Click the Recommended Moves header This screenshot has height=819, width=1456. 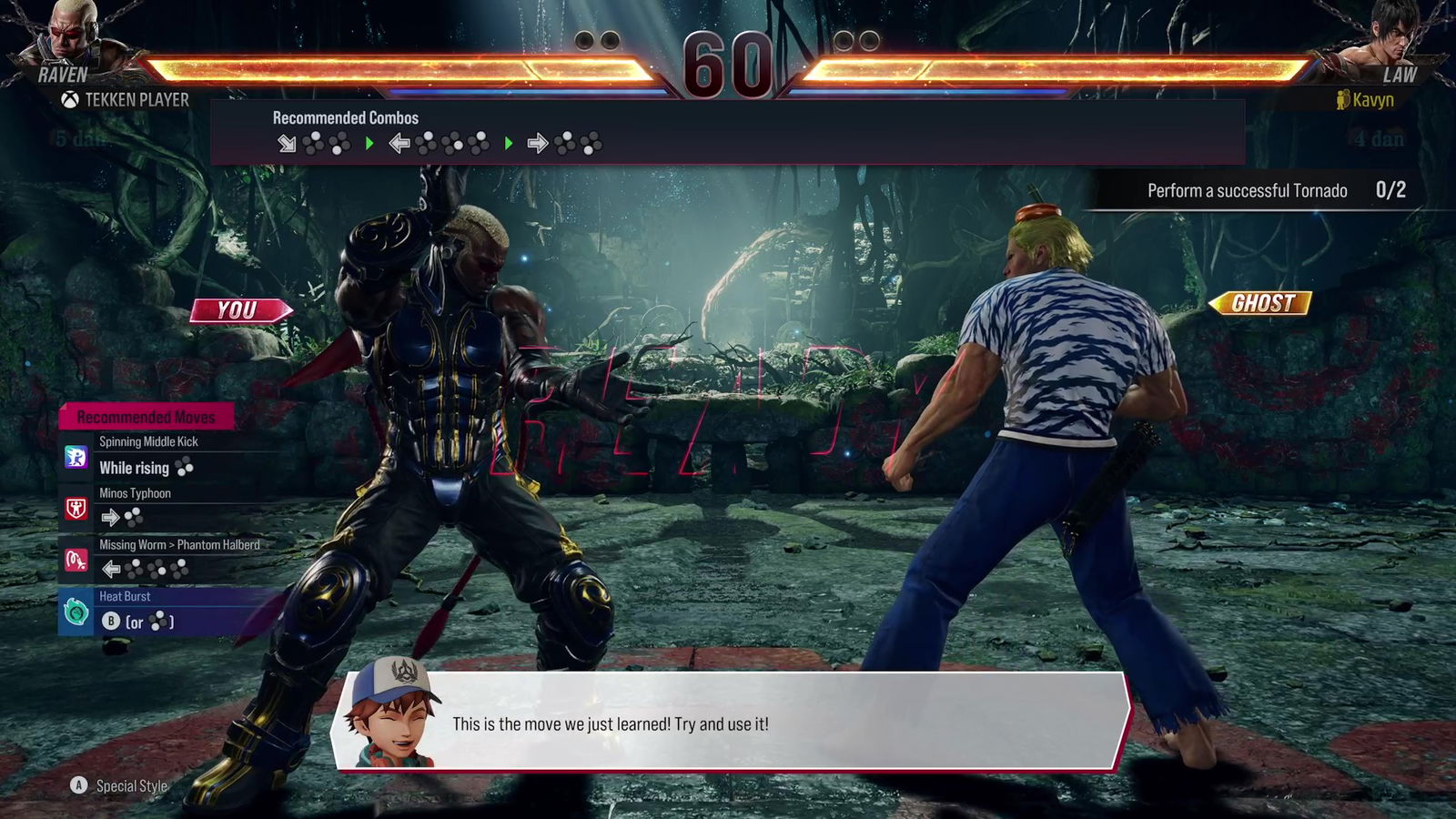click(147, 417)
